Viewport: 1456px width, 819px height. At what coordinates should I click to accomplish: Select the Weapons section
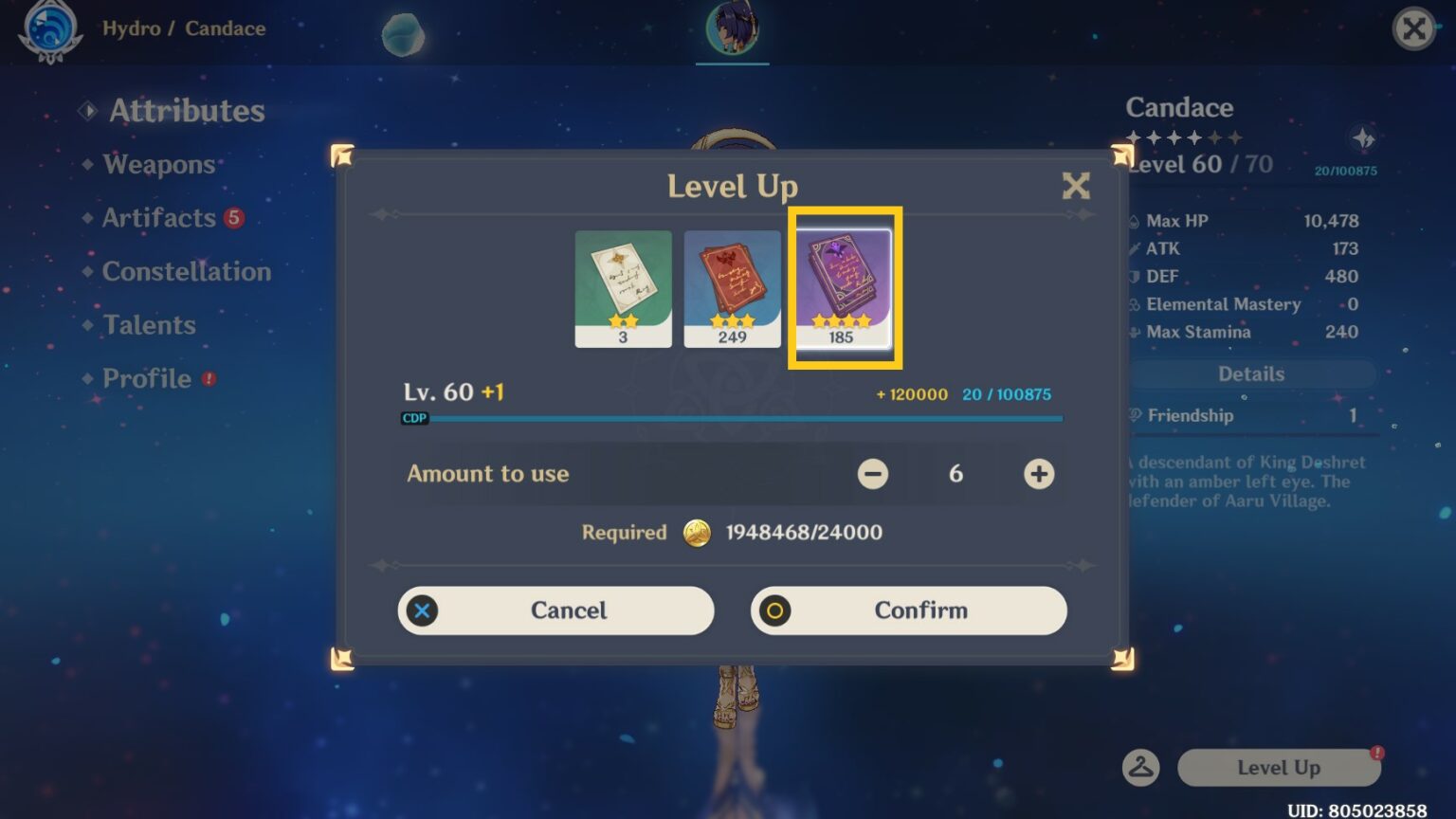point(157,164)
